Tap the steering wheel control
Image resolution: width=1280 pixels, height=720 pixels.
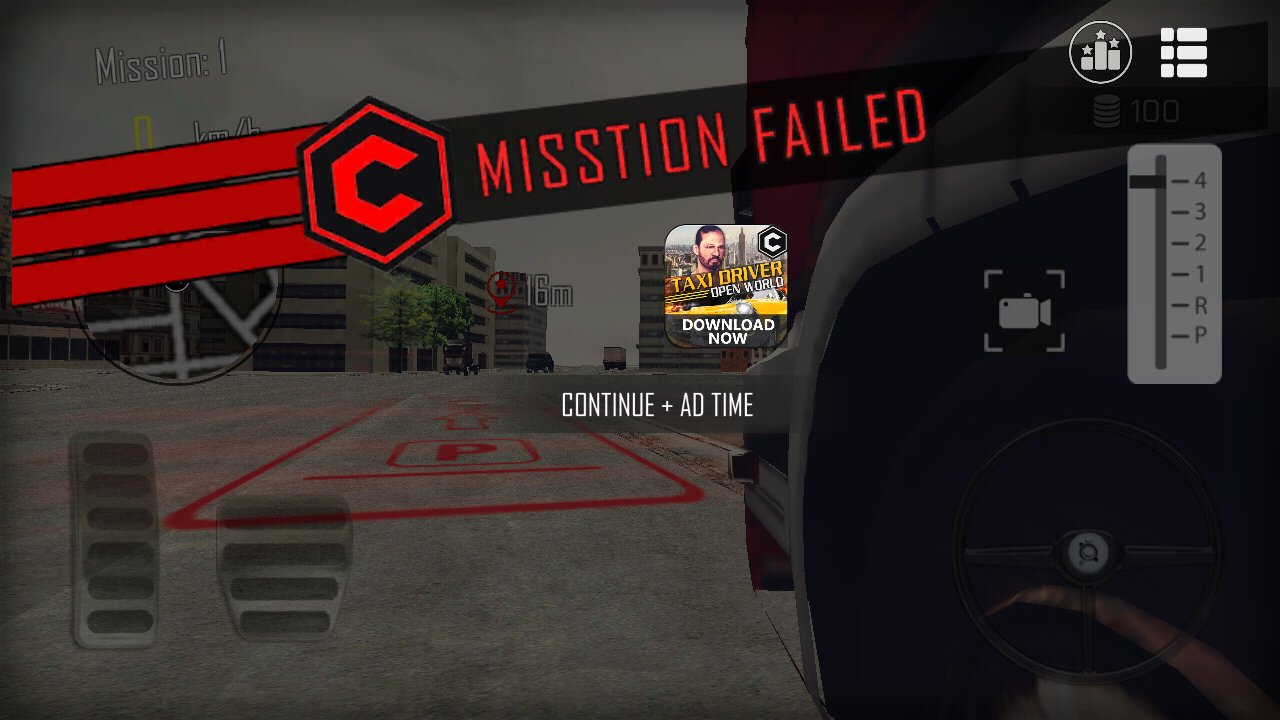click(x=1086, y=552)
